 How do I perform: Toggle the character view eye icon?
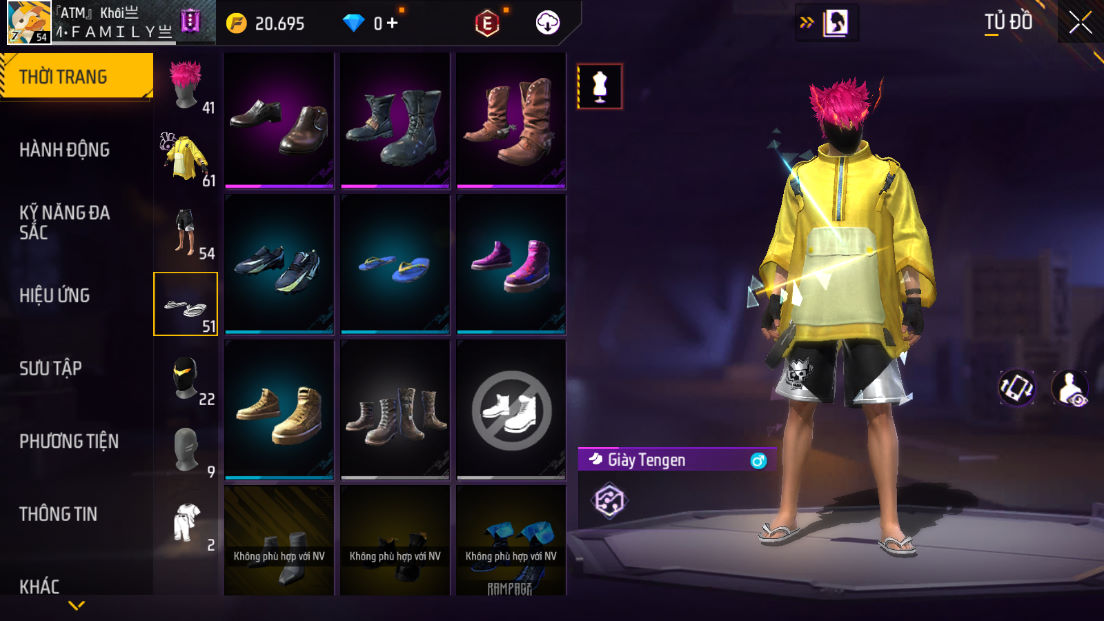(x=1070, y=388)
